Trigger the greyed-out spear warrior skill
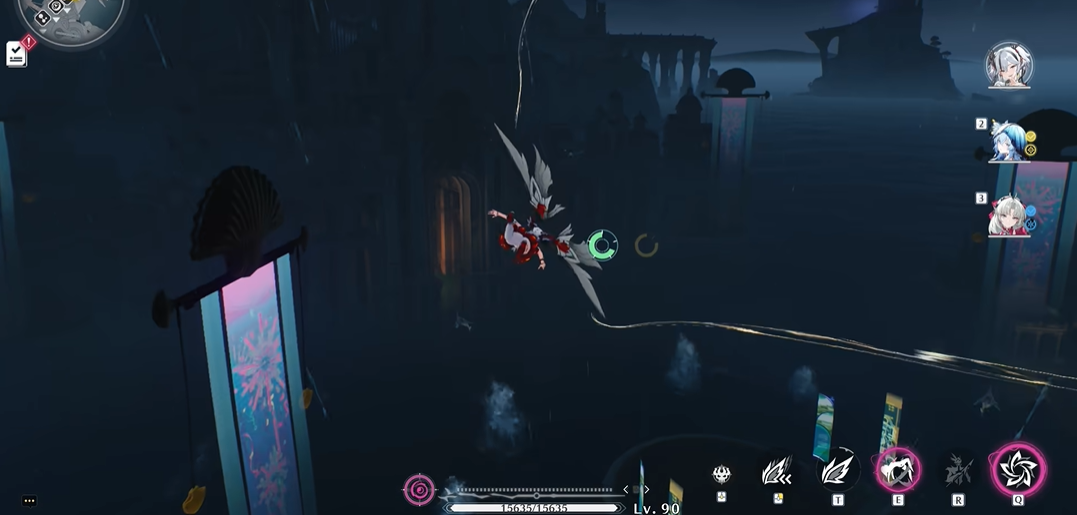The width and height of the screenshot is (1077, 515). pos(958,470)
